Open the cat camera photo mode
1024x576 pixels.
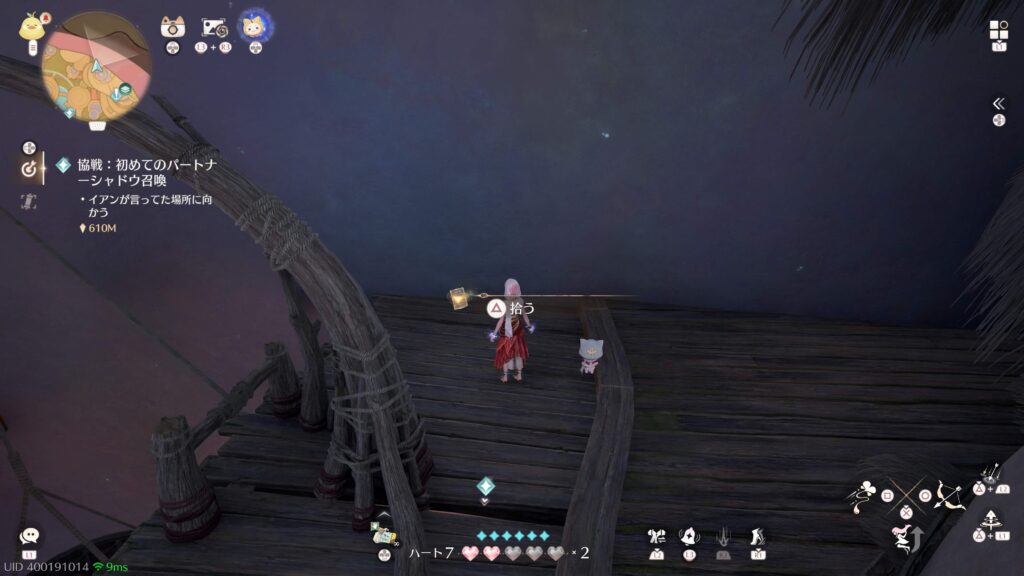click(173, 28)
